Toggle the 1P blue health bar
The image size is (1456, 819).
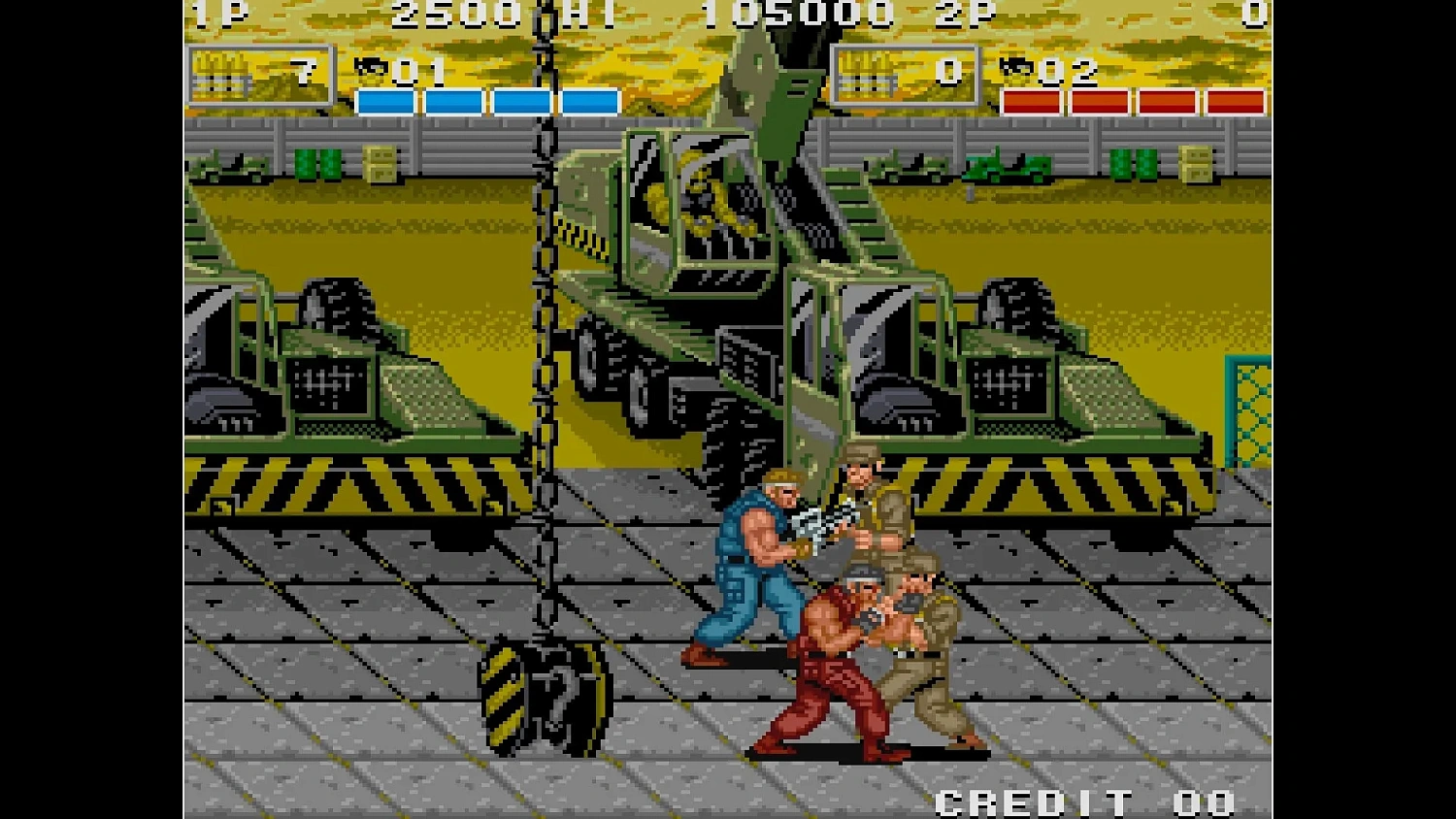click(x=485, y=97)
